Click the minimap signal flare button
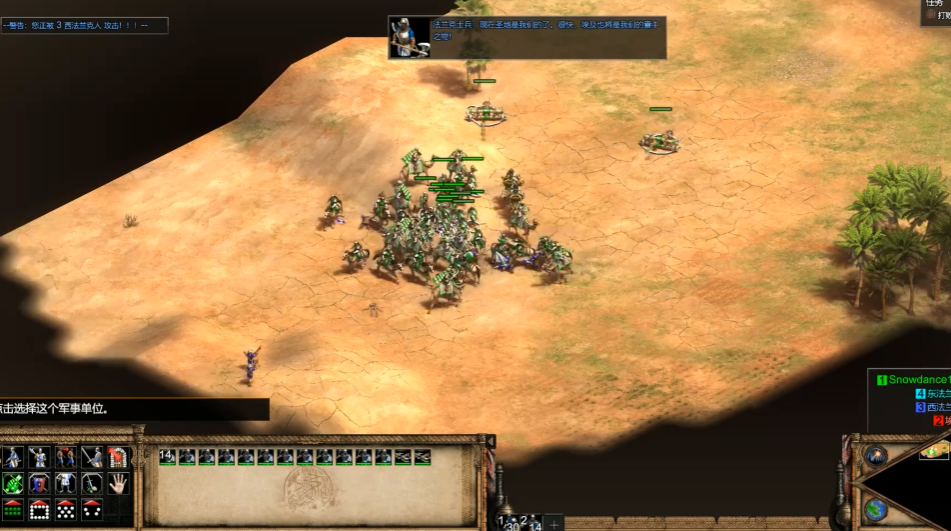 (876, 456)
